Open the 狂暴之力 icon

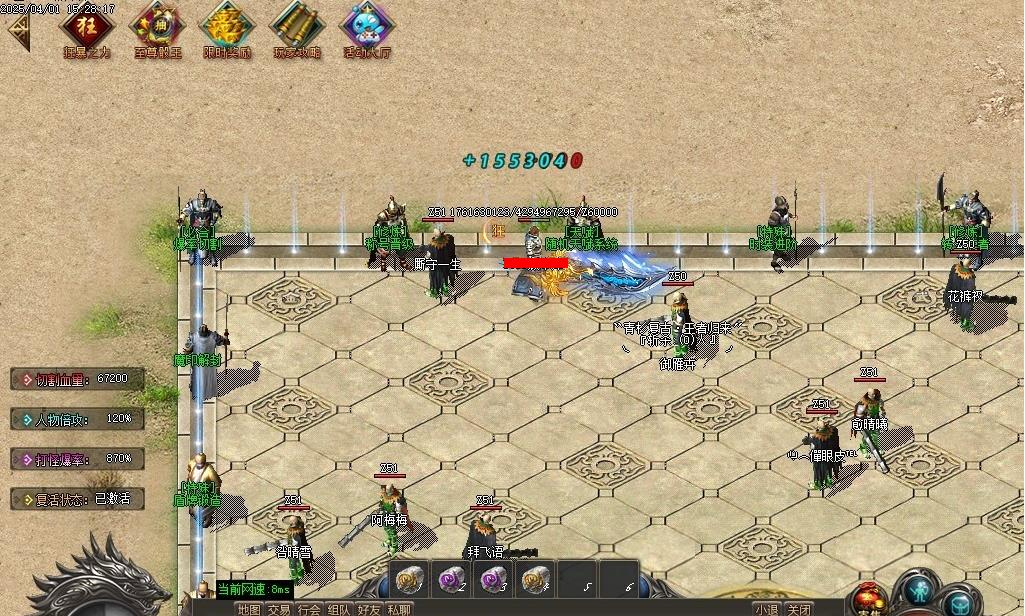(x=88, y=26)
